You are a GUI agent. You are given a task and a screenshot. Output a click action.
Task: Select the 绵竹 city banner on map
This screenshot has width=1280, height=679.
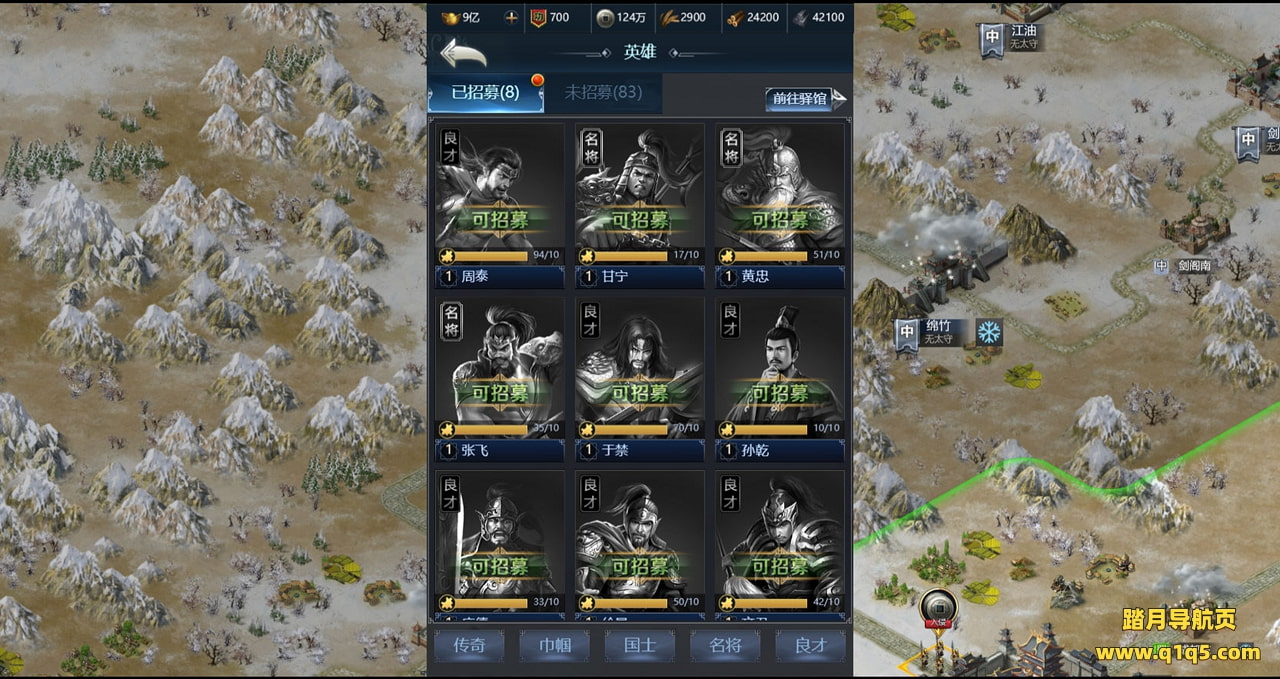(908, 333)
